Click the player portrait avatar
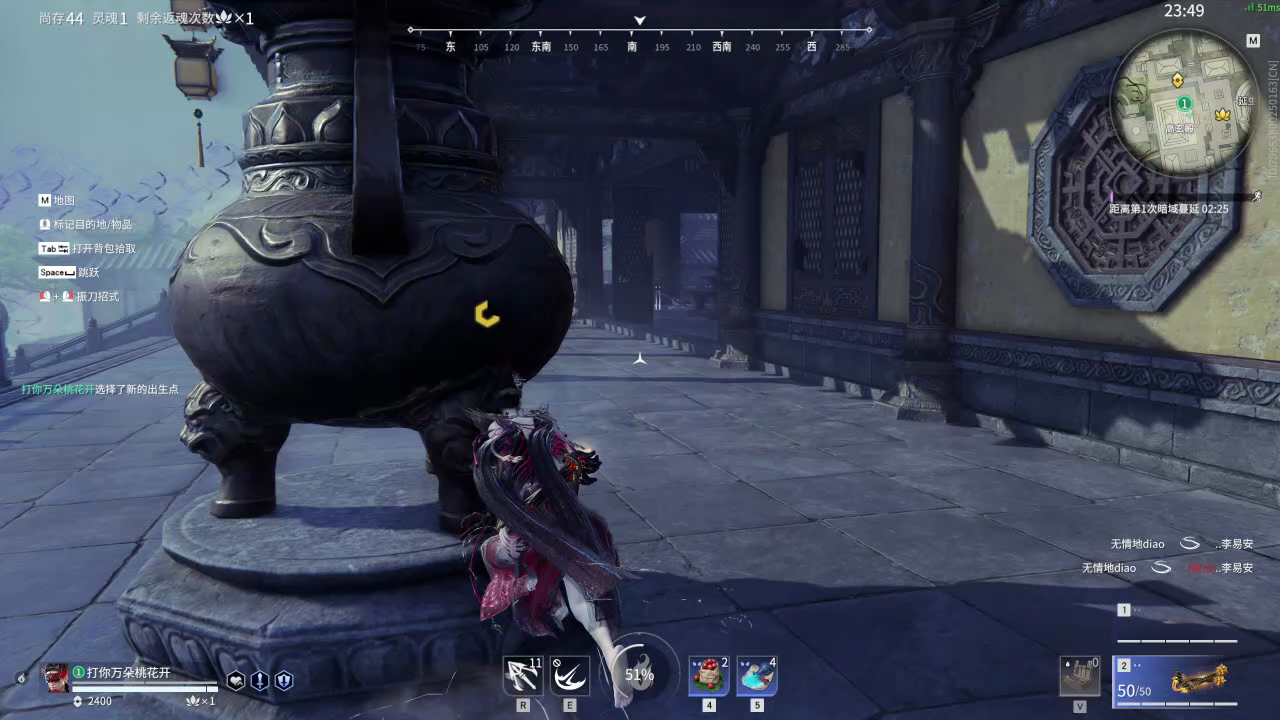 coord(55,678)
